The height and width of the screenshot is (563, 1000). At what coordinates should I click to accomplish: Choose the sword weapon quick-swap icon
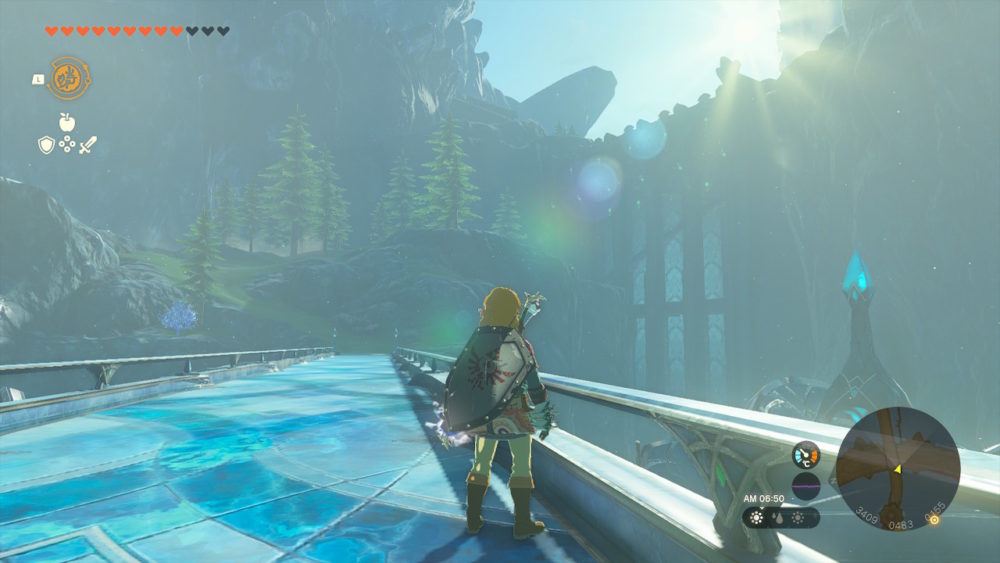tap(88, 145)
